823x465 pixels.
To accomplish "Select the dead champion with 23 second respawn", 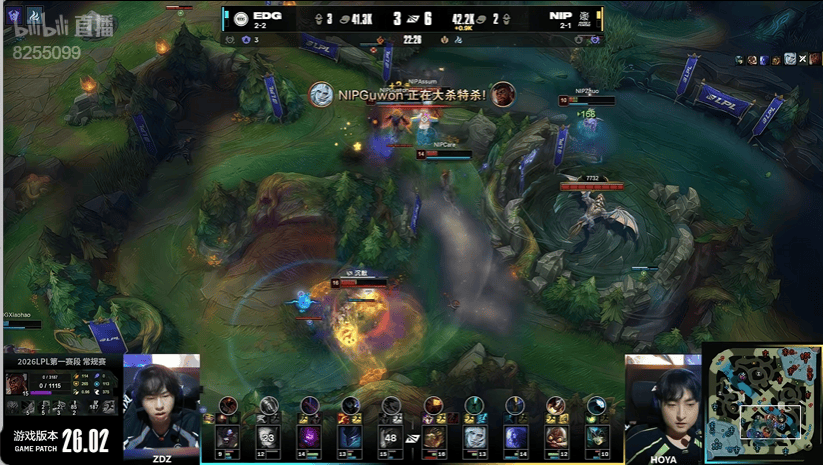I will click(268, 436).
